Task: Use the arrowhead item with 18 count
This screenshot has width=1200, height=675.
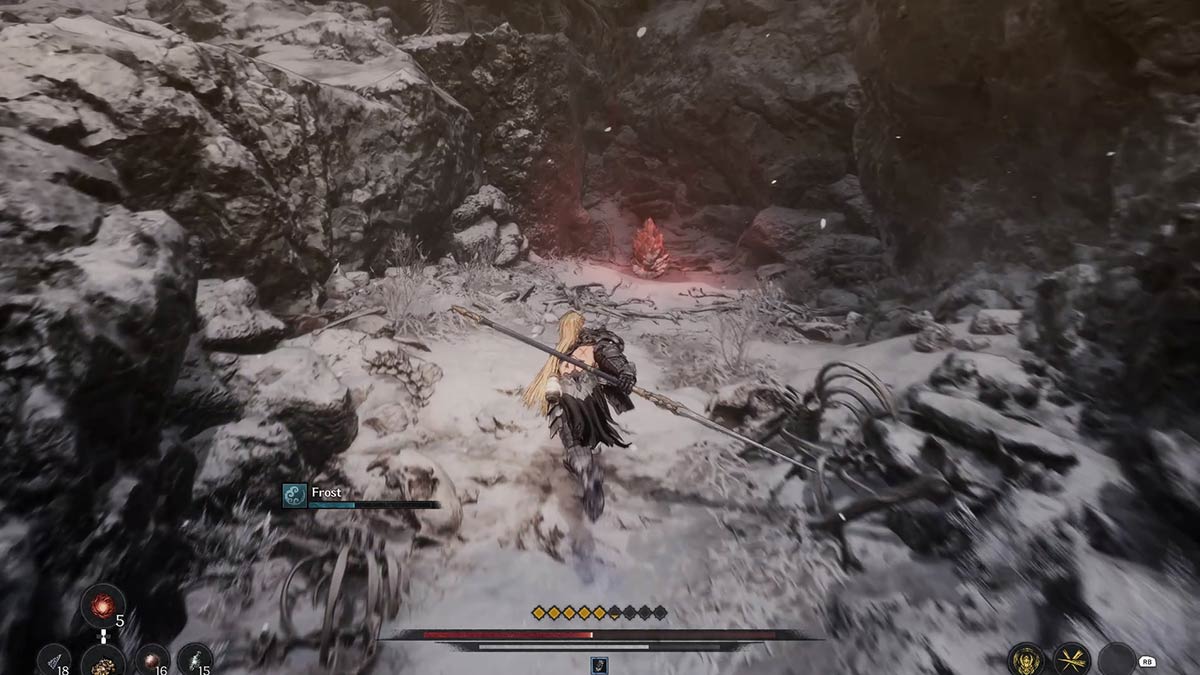Action: [x=55, y=660]
